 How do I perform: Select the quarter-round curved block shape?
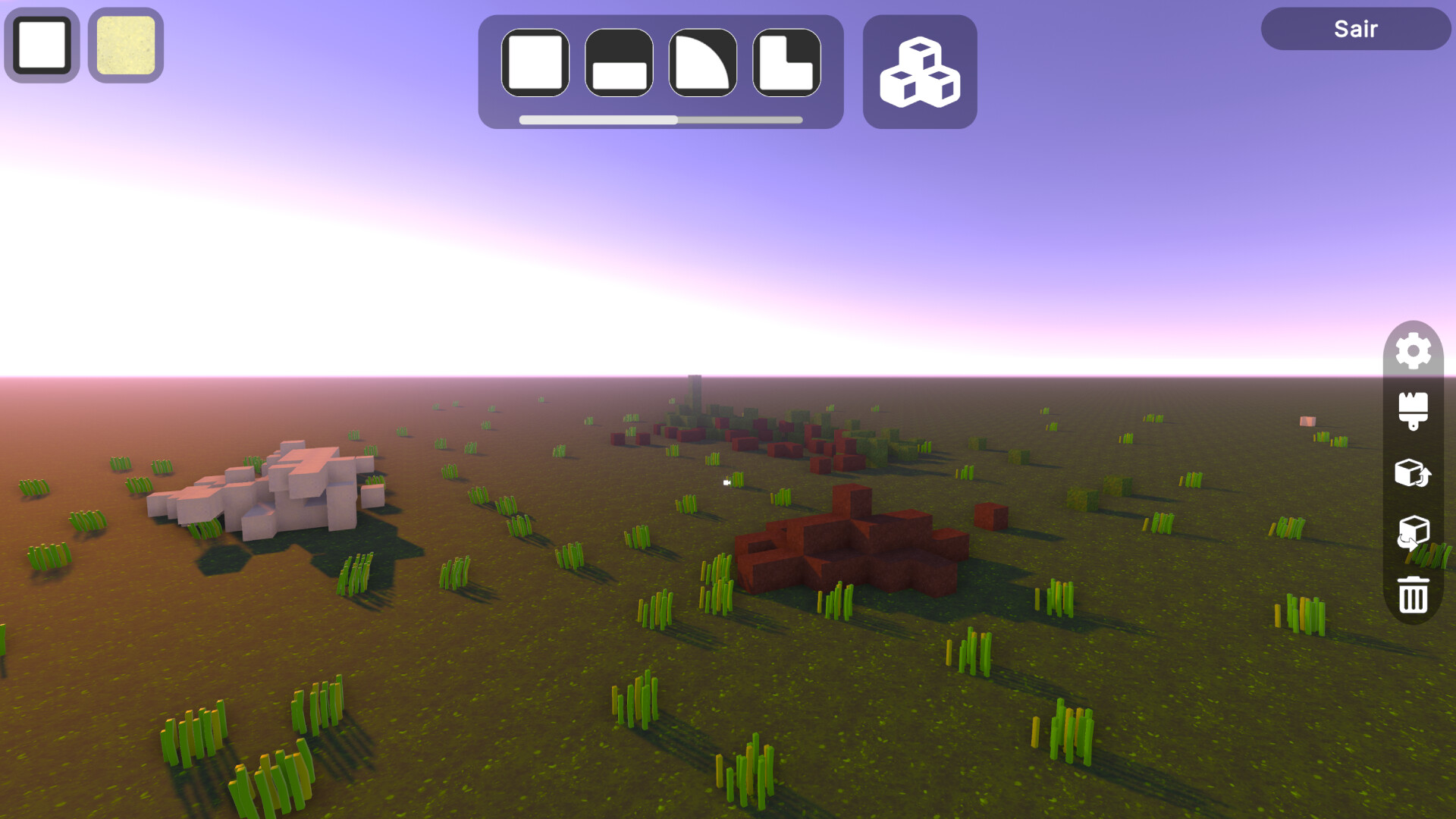(702, 64)
